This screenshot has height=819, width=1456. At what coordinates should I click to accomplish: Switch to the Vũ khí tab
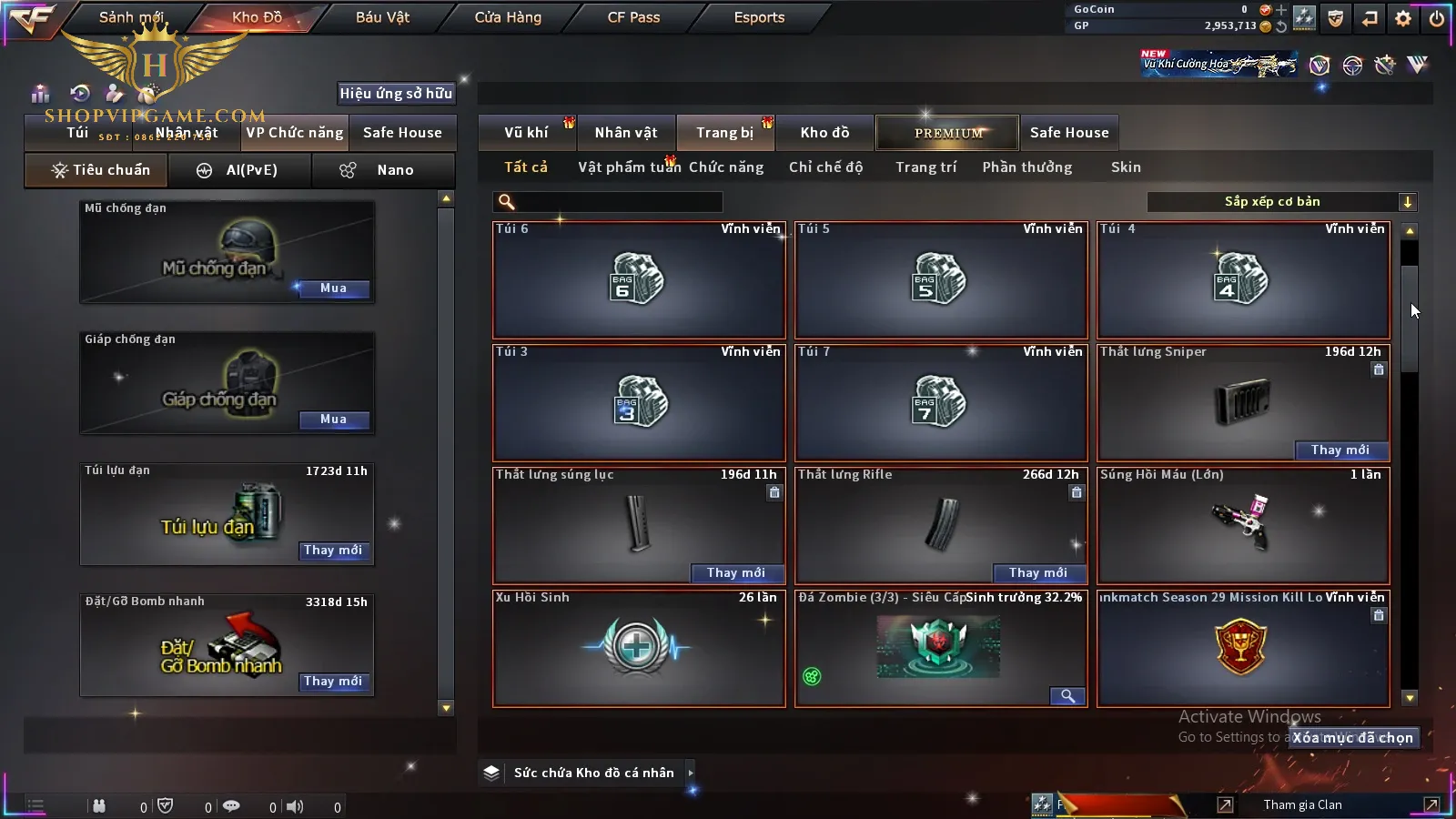pyautogui.click(x=526, y=133)
